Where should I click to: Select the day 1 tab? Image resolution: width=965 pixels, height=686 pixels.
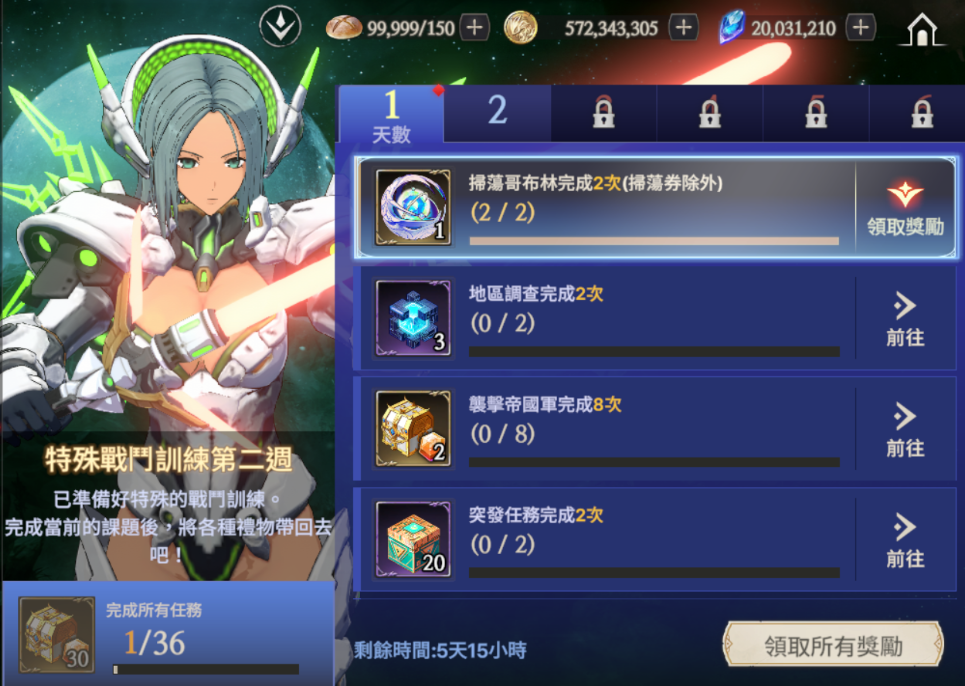click(391, 114)
